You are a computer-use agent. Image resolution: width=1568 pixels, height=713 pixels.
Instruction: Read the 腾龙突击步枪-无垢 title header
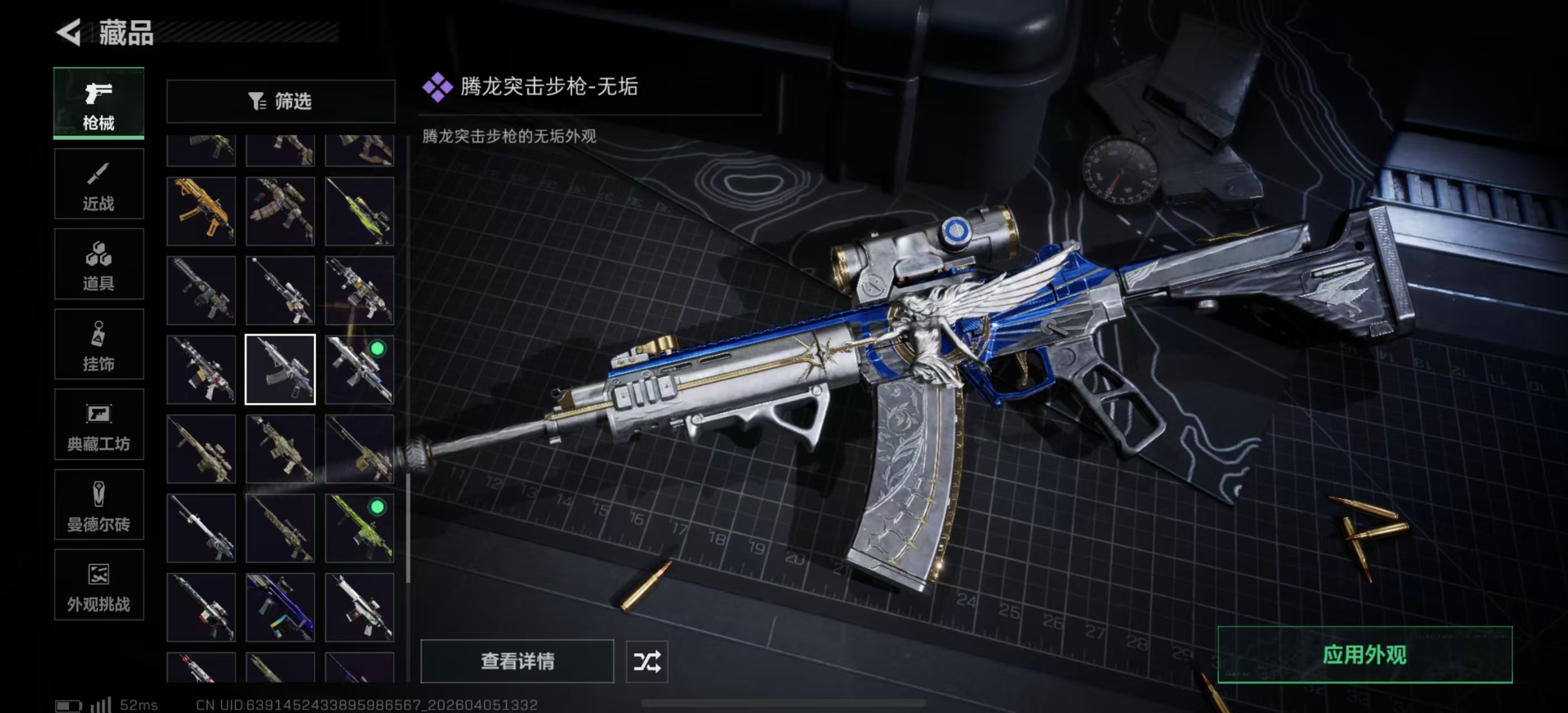(x=548, y=87)
